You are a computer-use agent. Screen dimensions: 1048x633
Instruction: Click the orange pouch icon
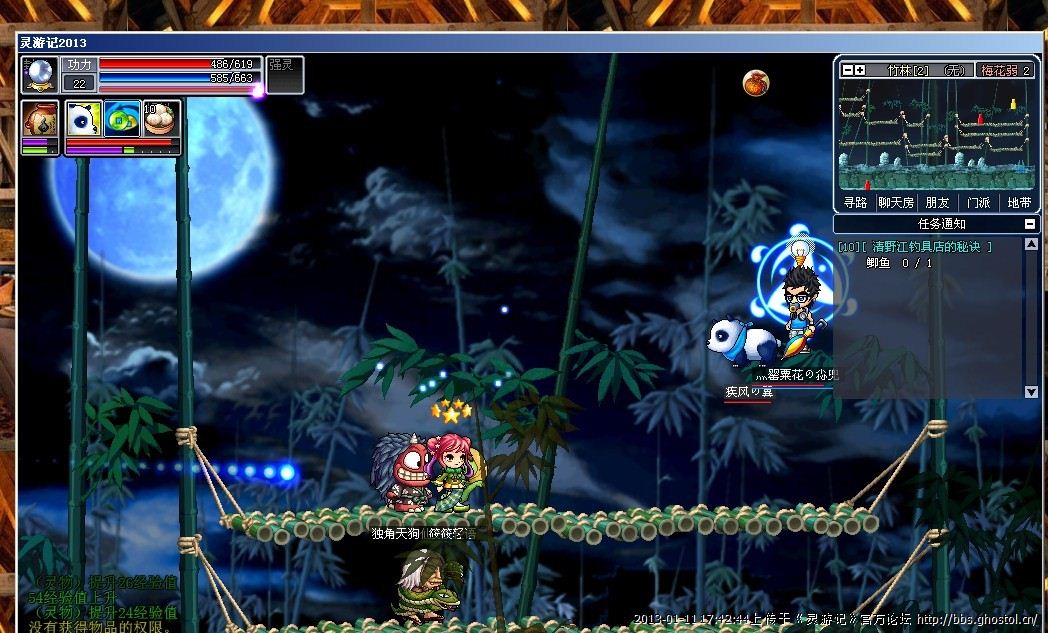[x=755, y=83]
